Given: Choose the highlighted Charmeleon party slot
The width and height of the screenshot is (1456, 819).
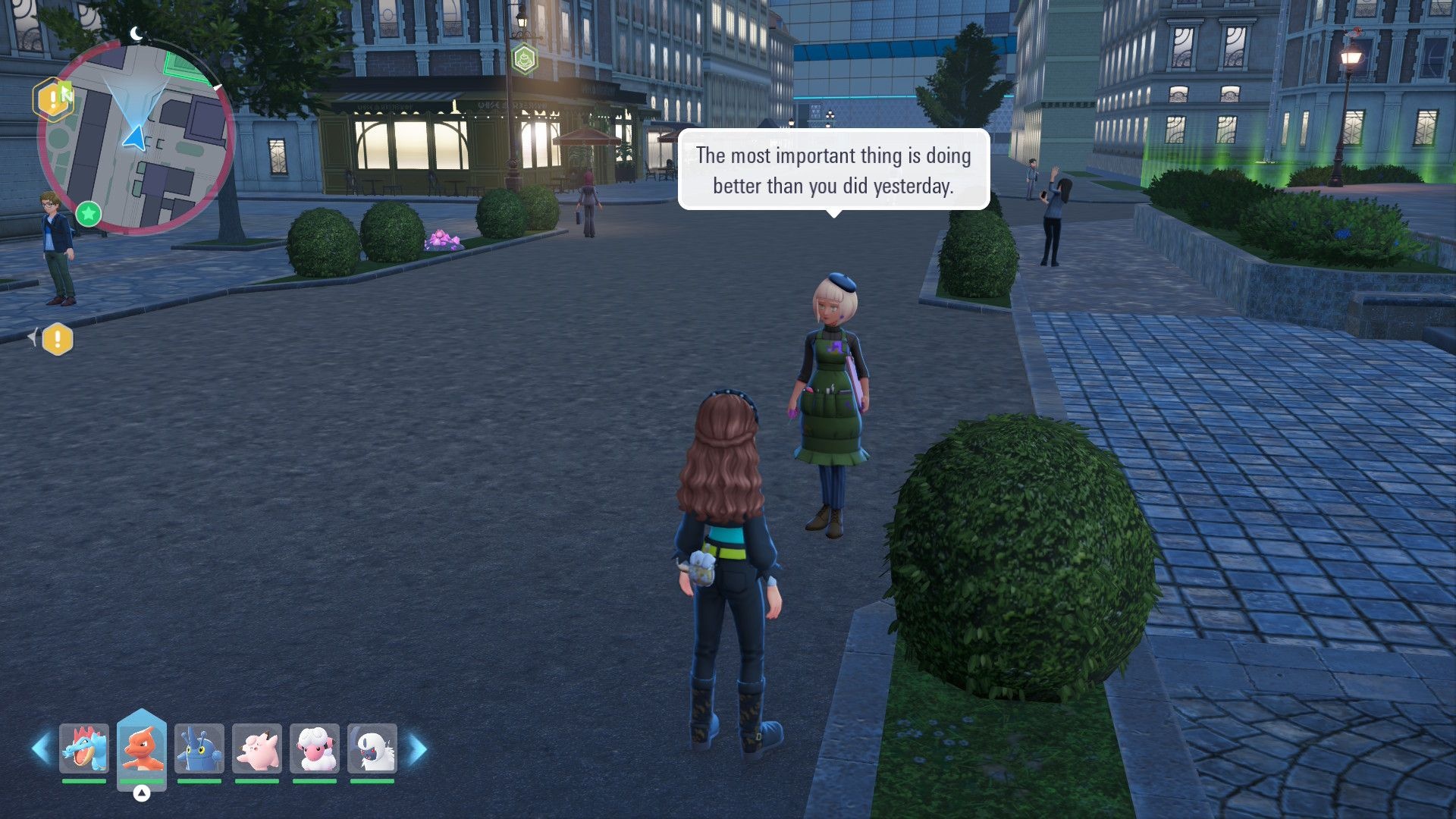Looking at the screenshot, I should click(x=142, y=748).
